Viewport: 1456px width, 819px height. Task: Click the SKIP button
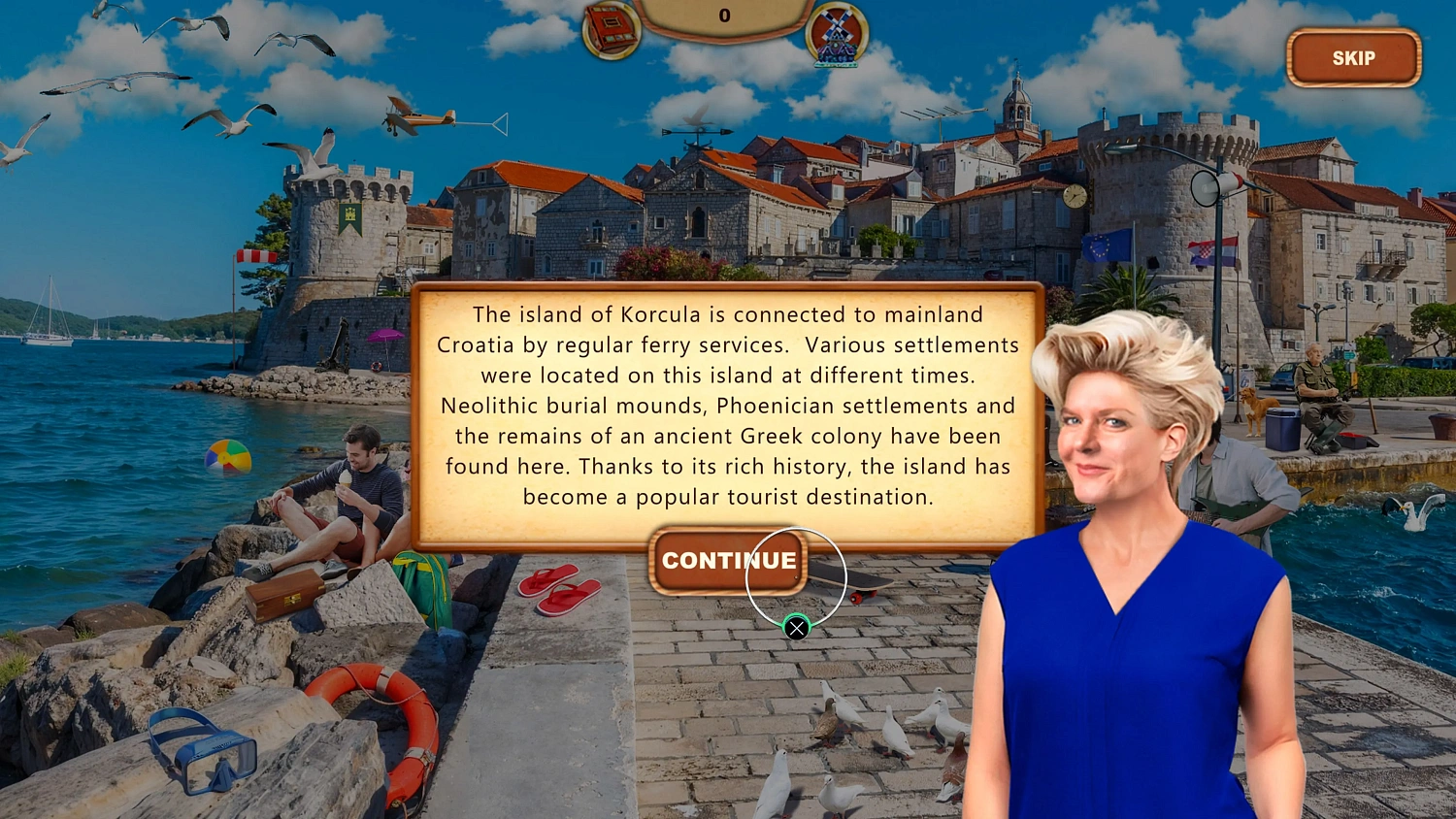coord(1352,57)
